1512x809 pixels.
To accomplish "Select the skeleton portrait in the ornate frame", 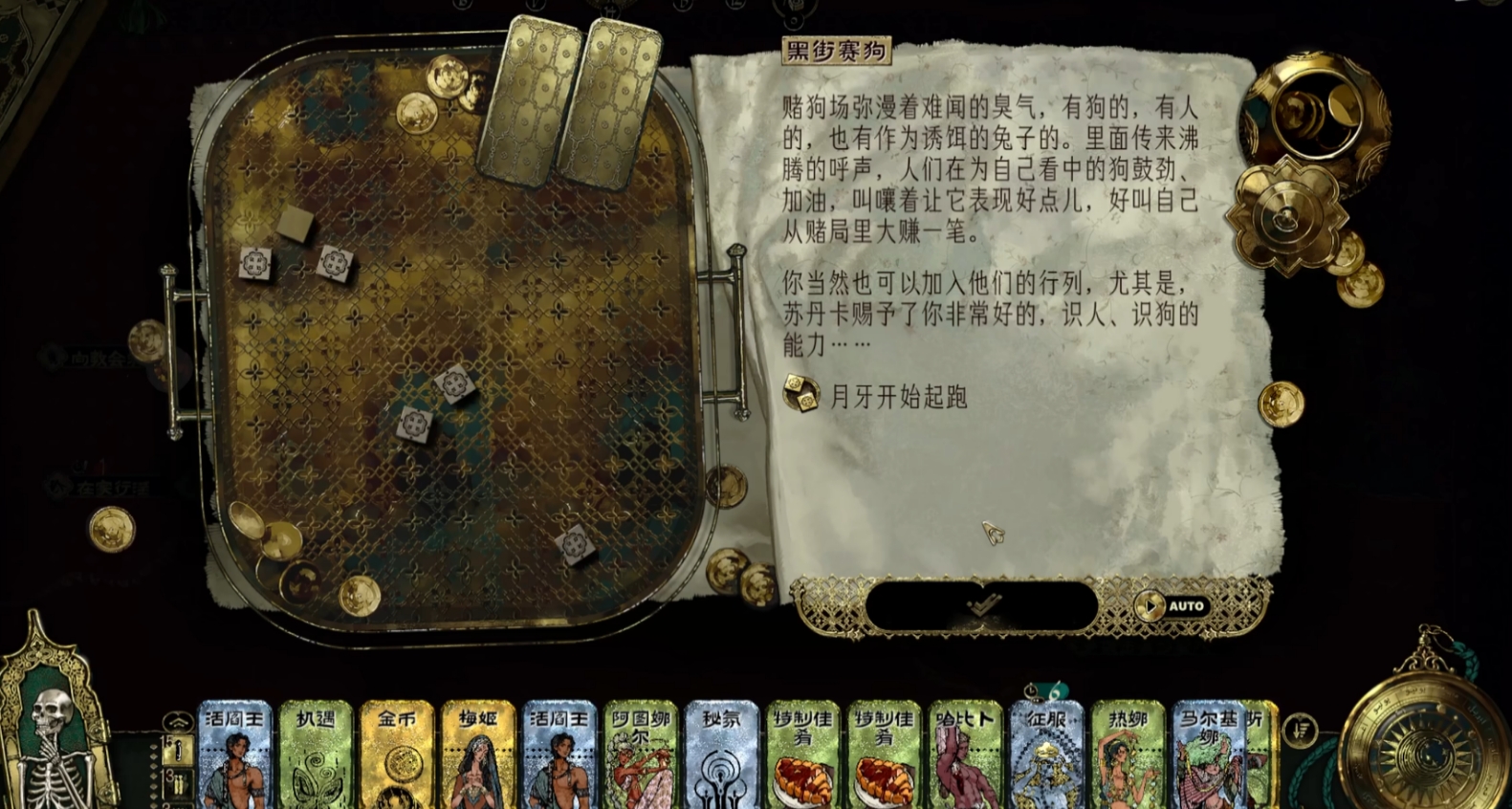I will [53, 736].
